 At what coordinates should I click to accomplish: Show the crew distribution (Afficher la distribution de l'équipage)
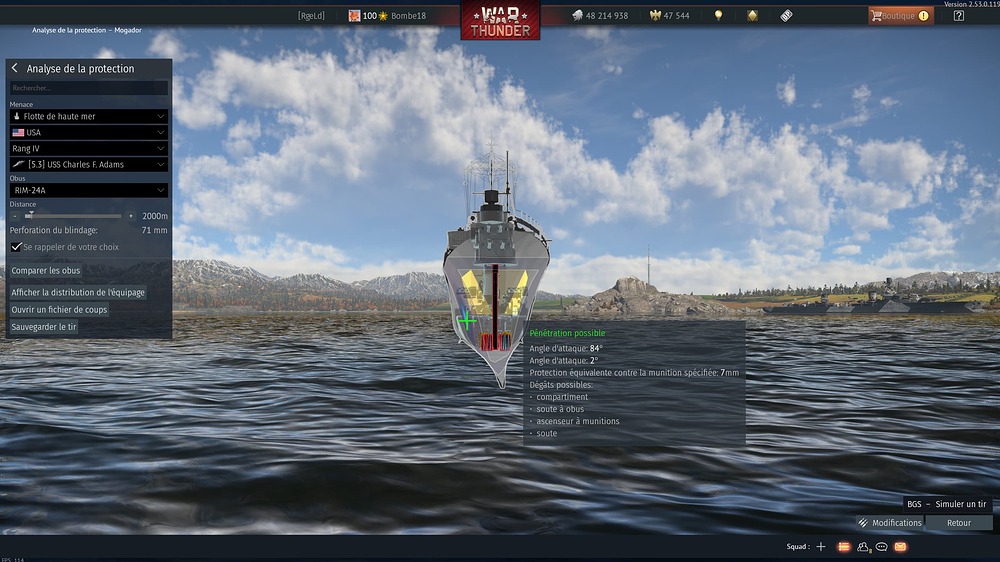pyautogui.click(x=78, y=293)
